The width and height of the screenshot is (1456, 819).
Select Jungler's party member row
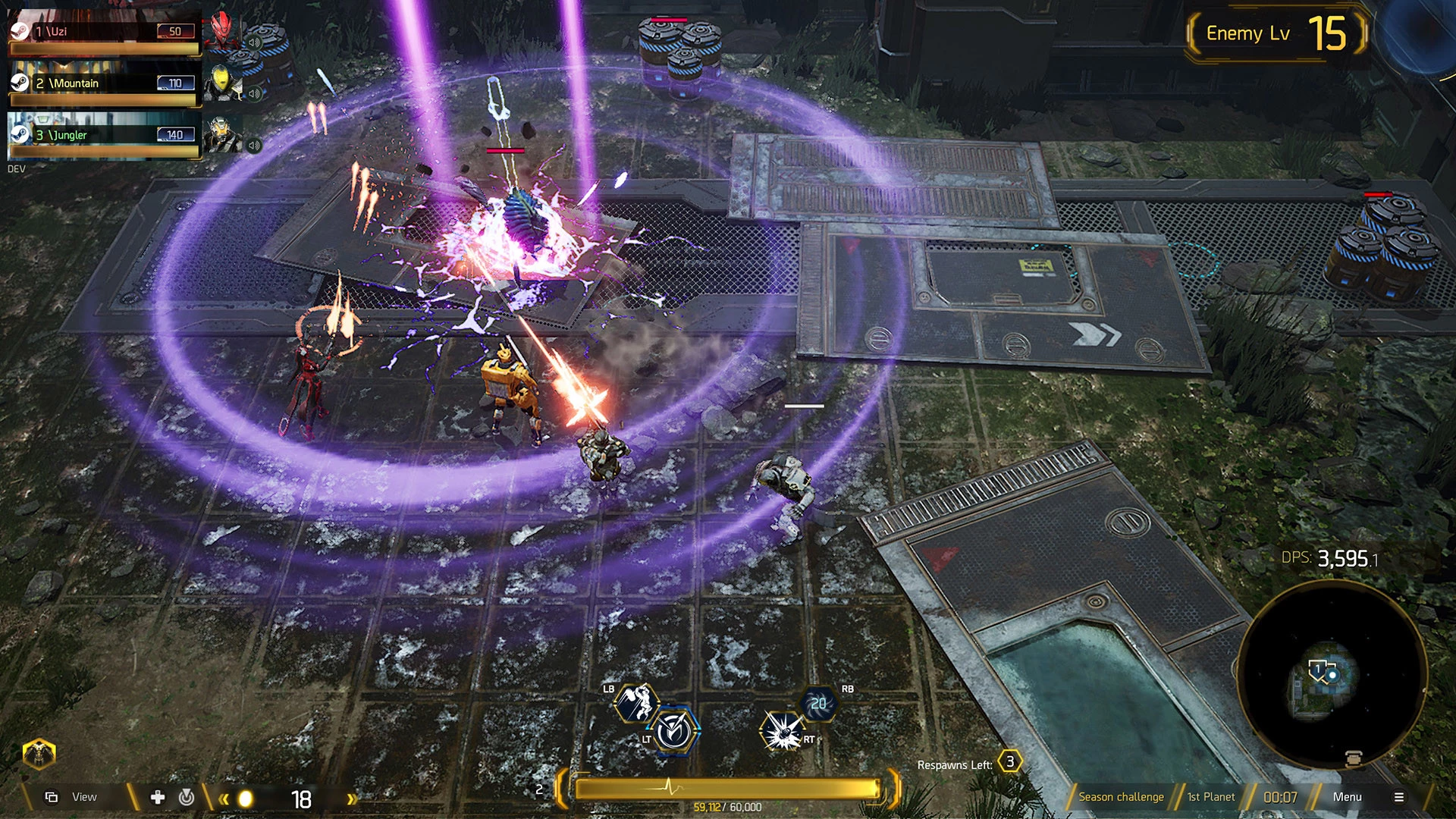(103, 135)
